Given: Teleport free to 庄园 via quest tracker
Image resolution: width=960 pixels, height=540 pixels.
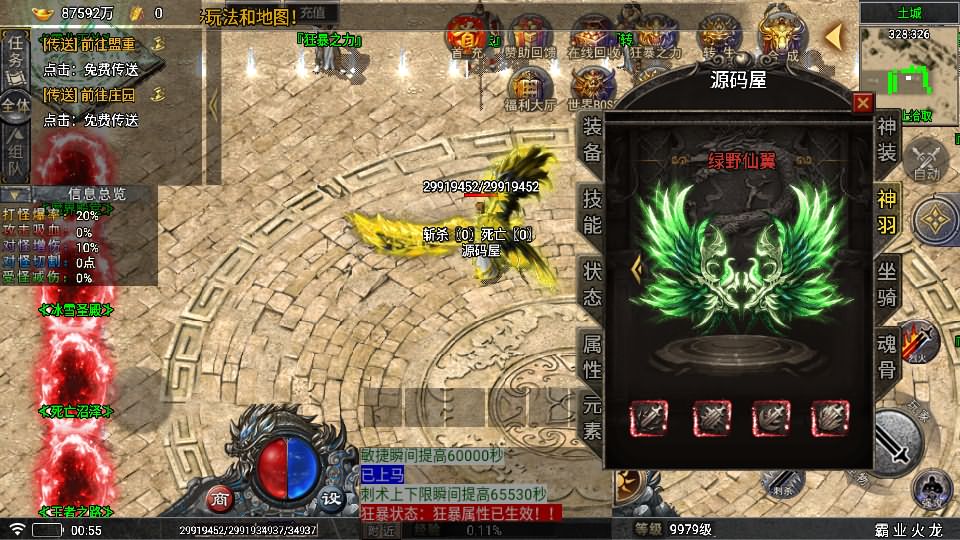Looking at the screenshot, I should tap(90, 120).
